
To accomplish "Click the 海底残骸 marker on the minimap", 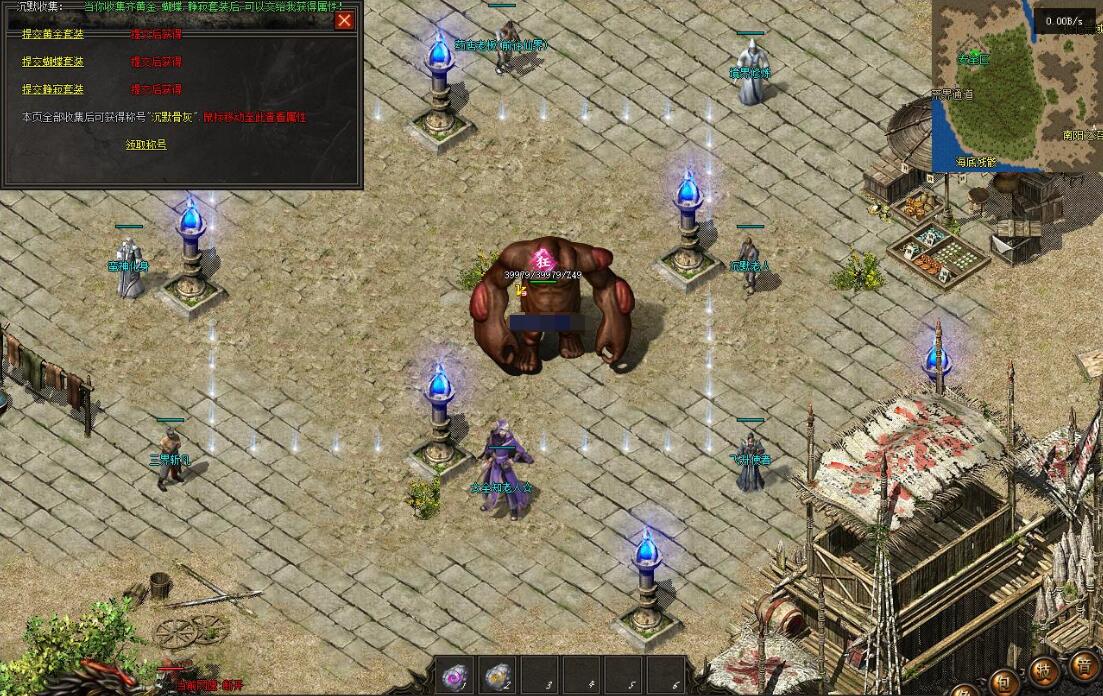I will (x=975, y=161).
